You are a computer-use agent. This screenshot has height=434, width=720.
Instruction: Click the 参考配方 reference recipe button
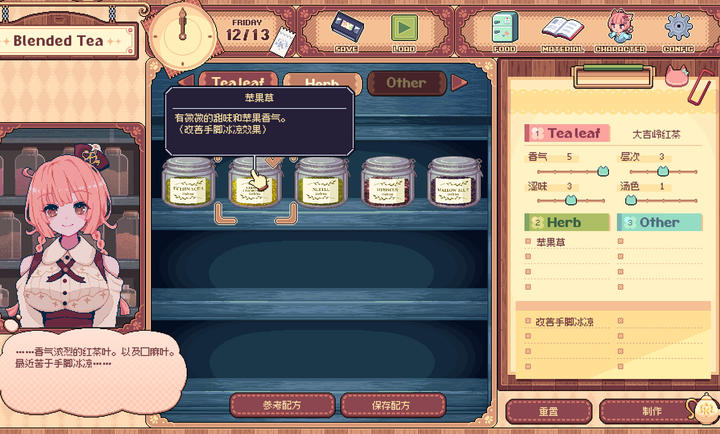pos(282,405)
